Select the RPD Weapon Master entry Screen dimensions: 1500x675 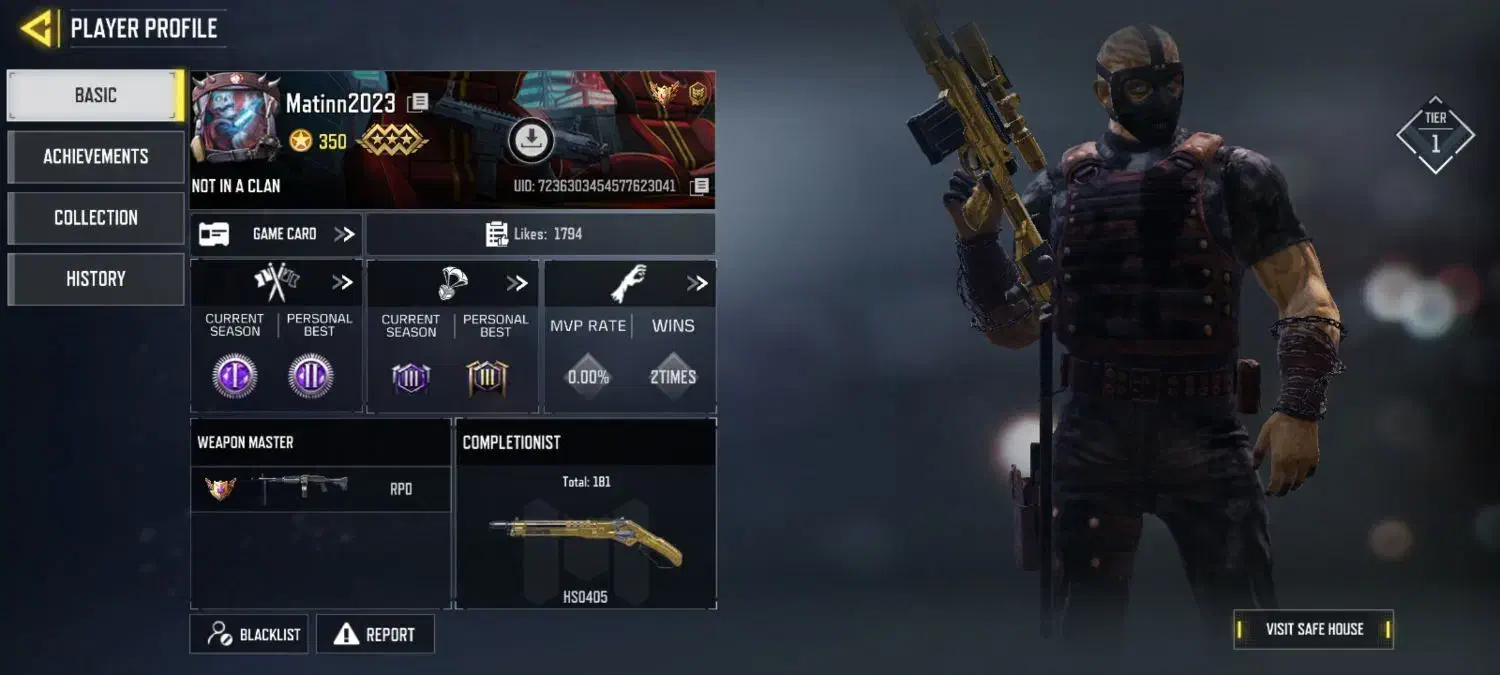[320, 488]
